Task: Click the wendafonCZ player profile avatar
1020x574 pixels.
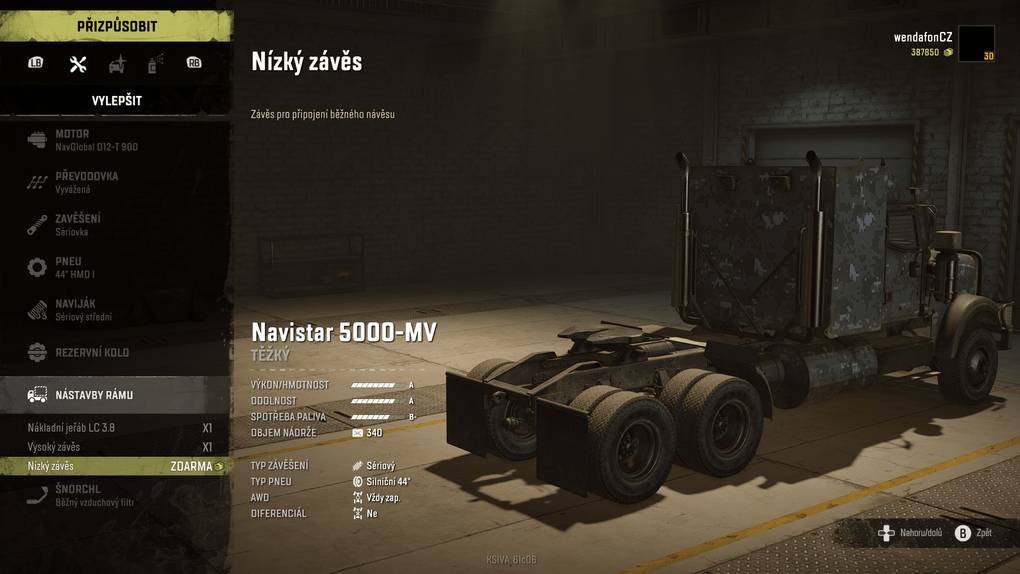Action: [976, 44]
